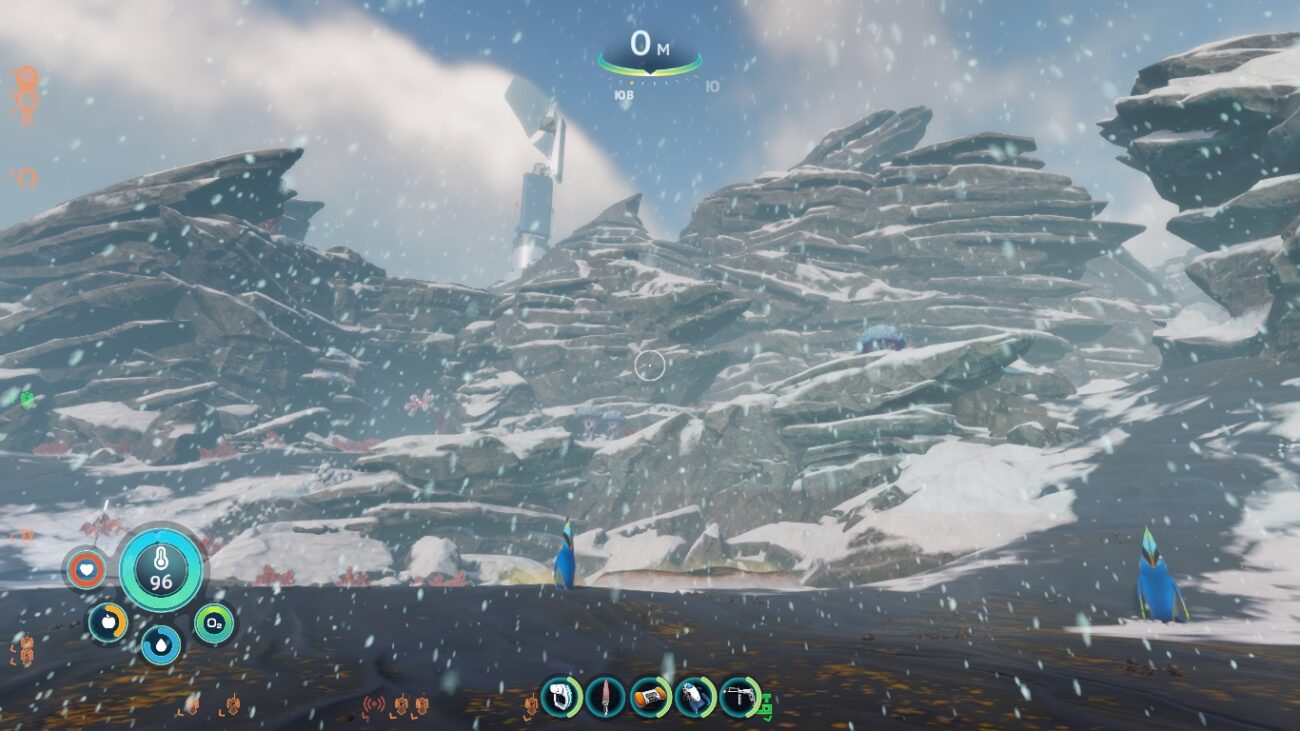Select the Scanner in quickslot one
The width and height of the screenshot is (1300, 731).
pos(559,697)
